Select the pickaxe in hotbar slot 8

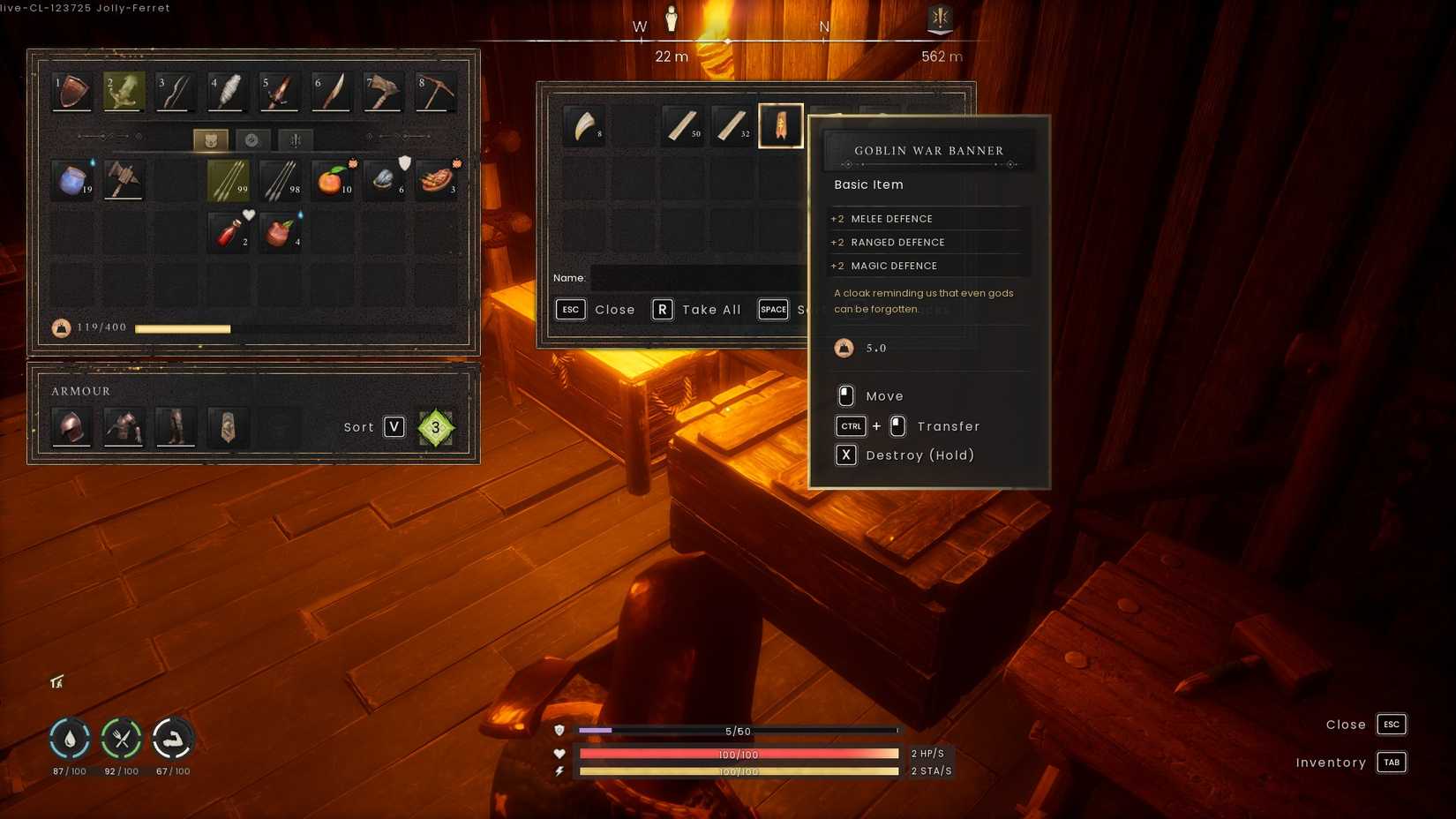click(435, 92)
